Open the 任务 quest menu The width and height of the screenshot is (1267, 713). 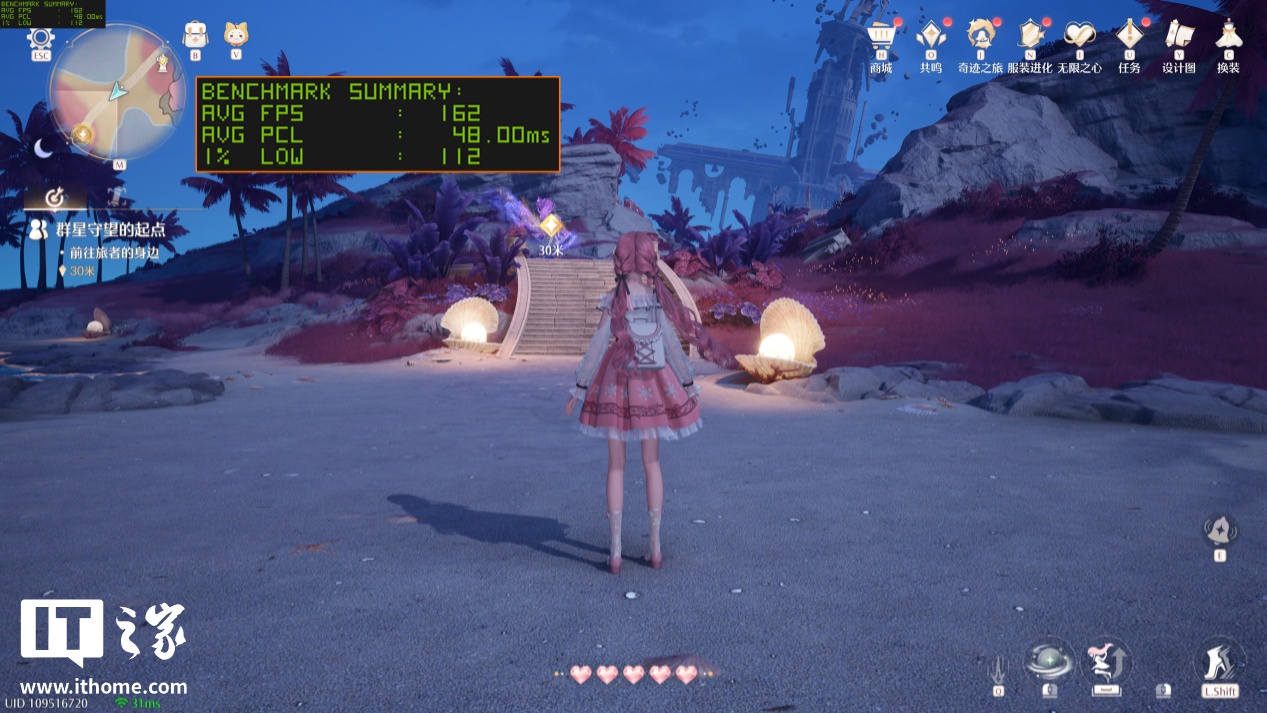(x=1129, y=36)
